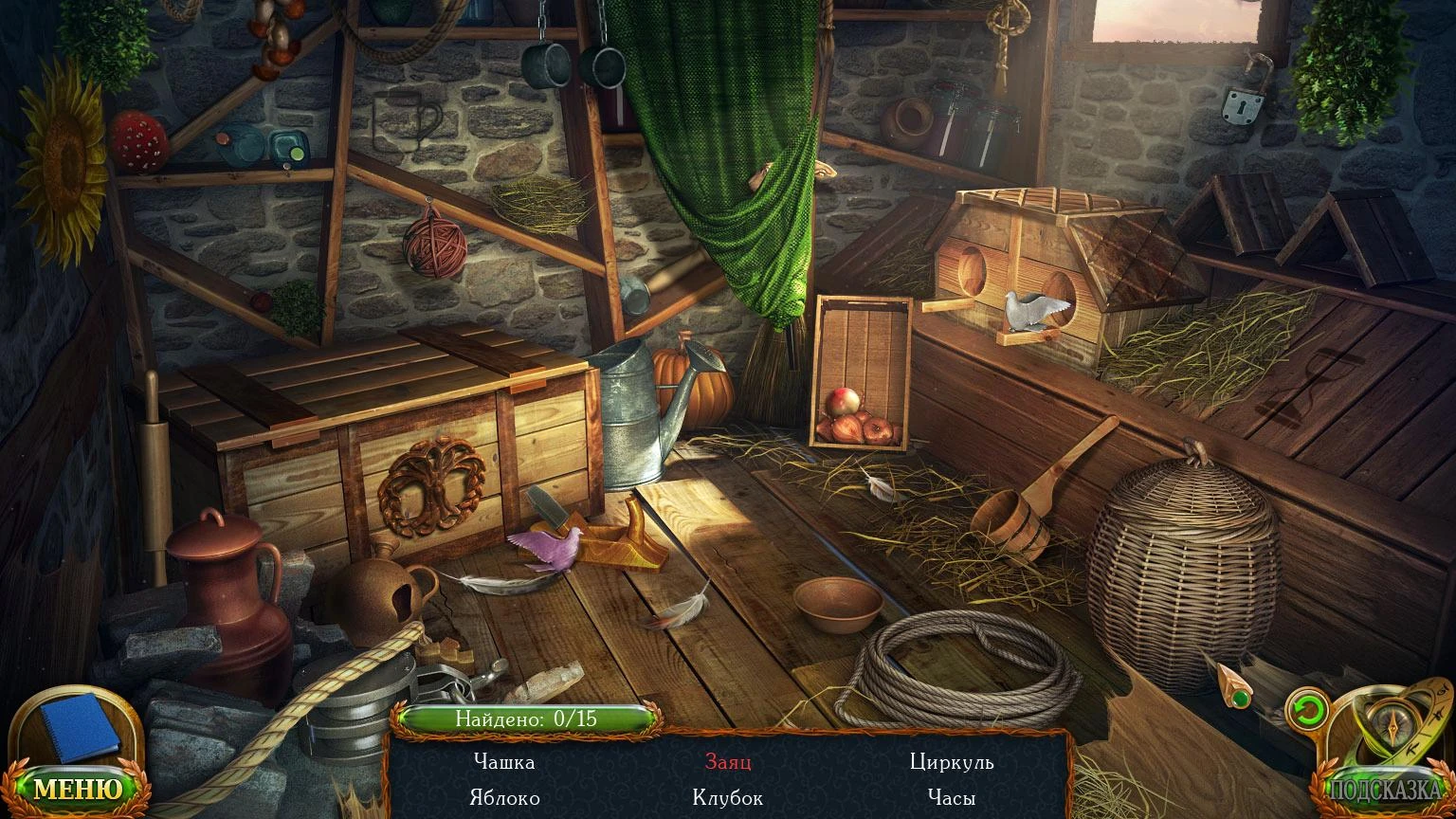Select the word Чашка in the list

click(x=504, y=762)
